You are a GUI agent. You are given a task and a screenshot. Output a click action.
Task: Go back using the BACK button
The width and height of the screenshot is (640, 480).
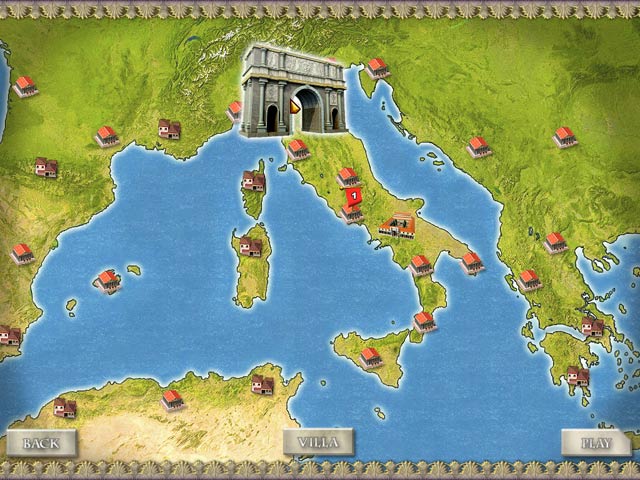point(41,442)
